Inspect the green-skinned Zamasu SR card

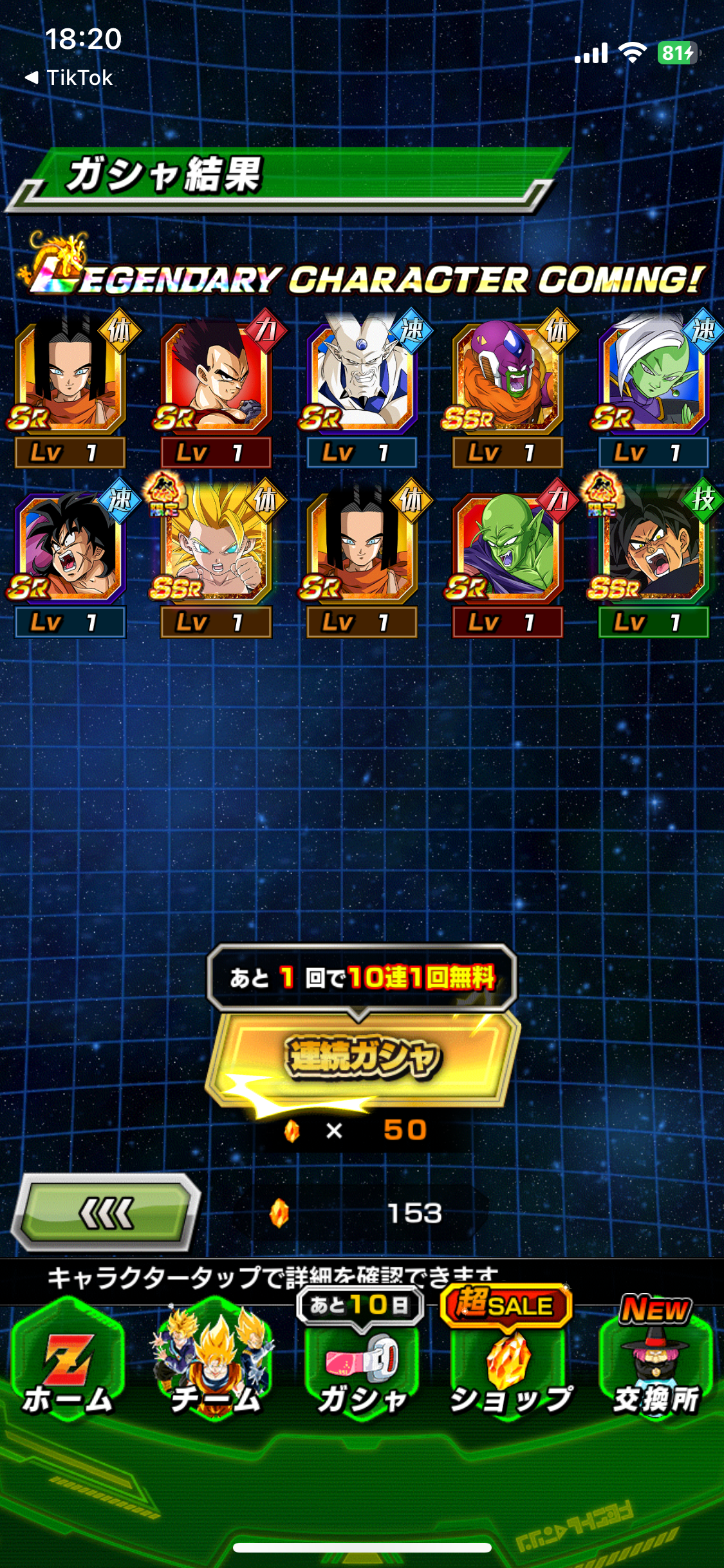(x=653, y=380)
